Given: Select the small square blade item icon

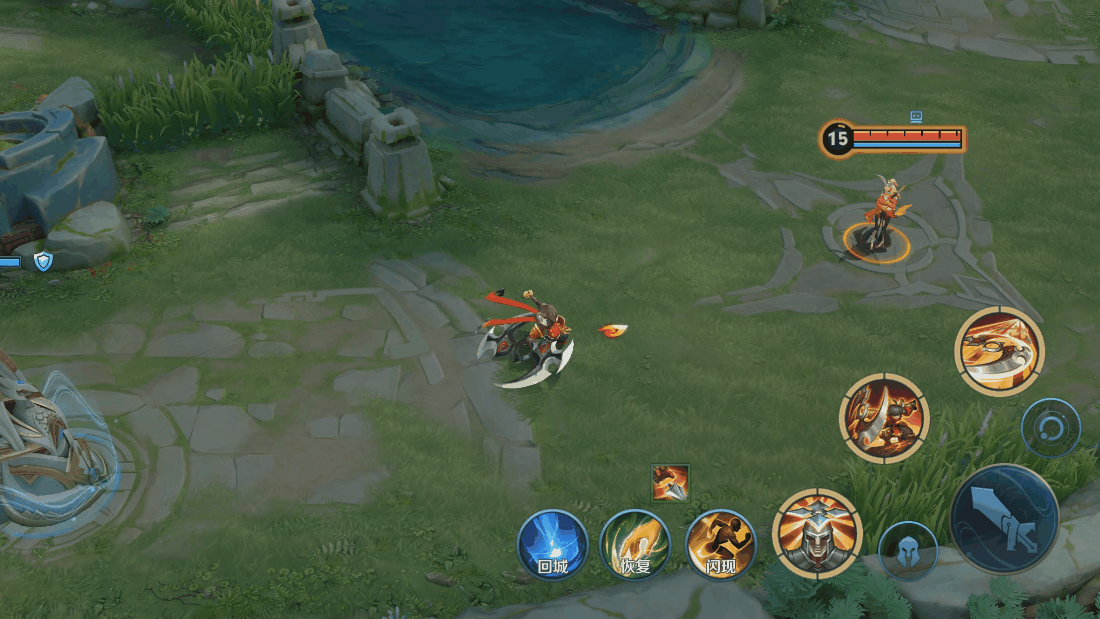Looking at the screenshot, I should click(670, 483).
